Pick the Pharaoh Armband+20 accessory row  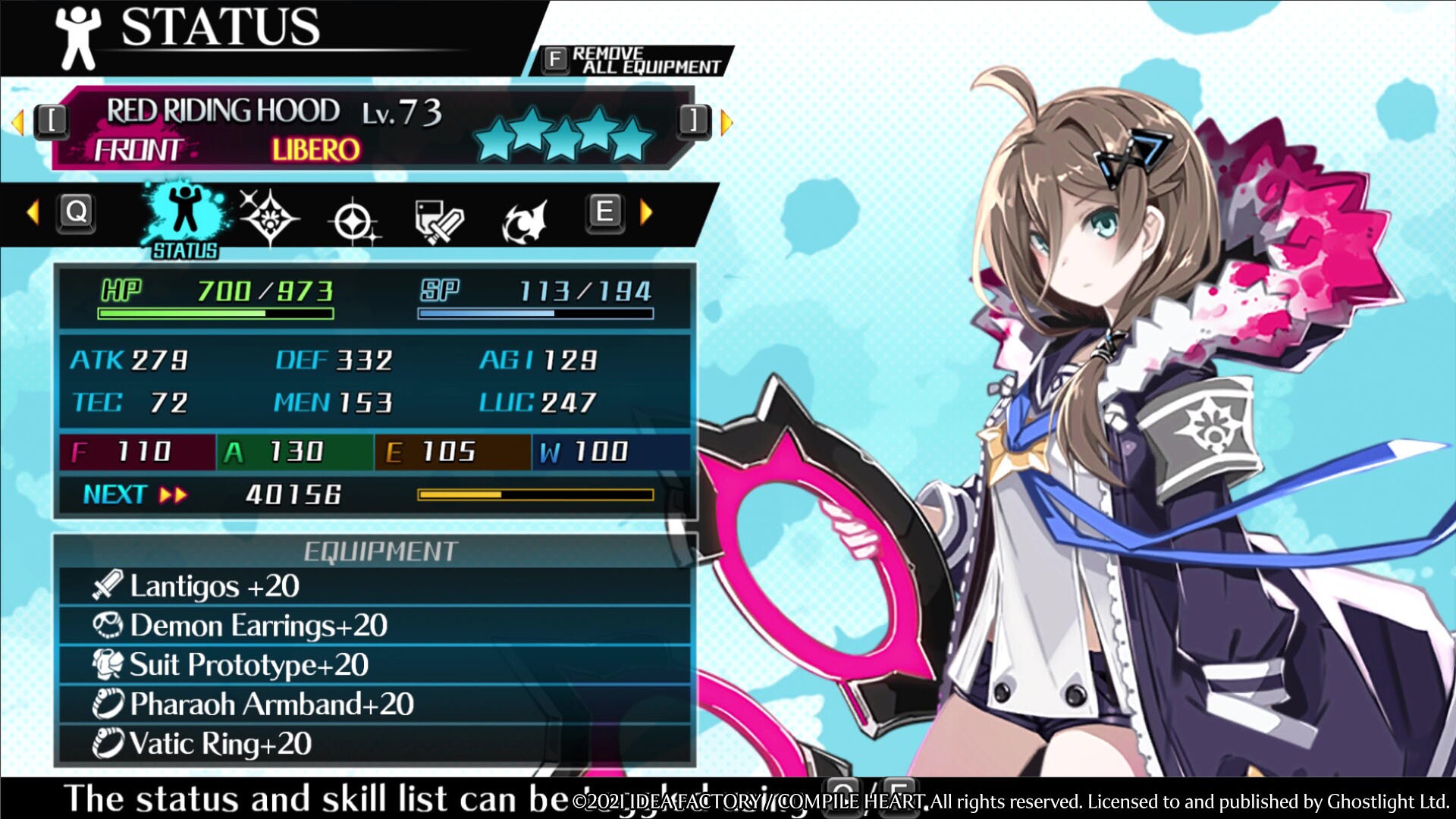click(375, 704)
